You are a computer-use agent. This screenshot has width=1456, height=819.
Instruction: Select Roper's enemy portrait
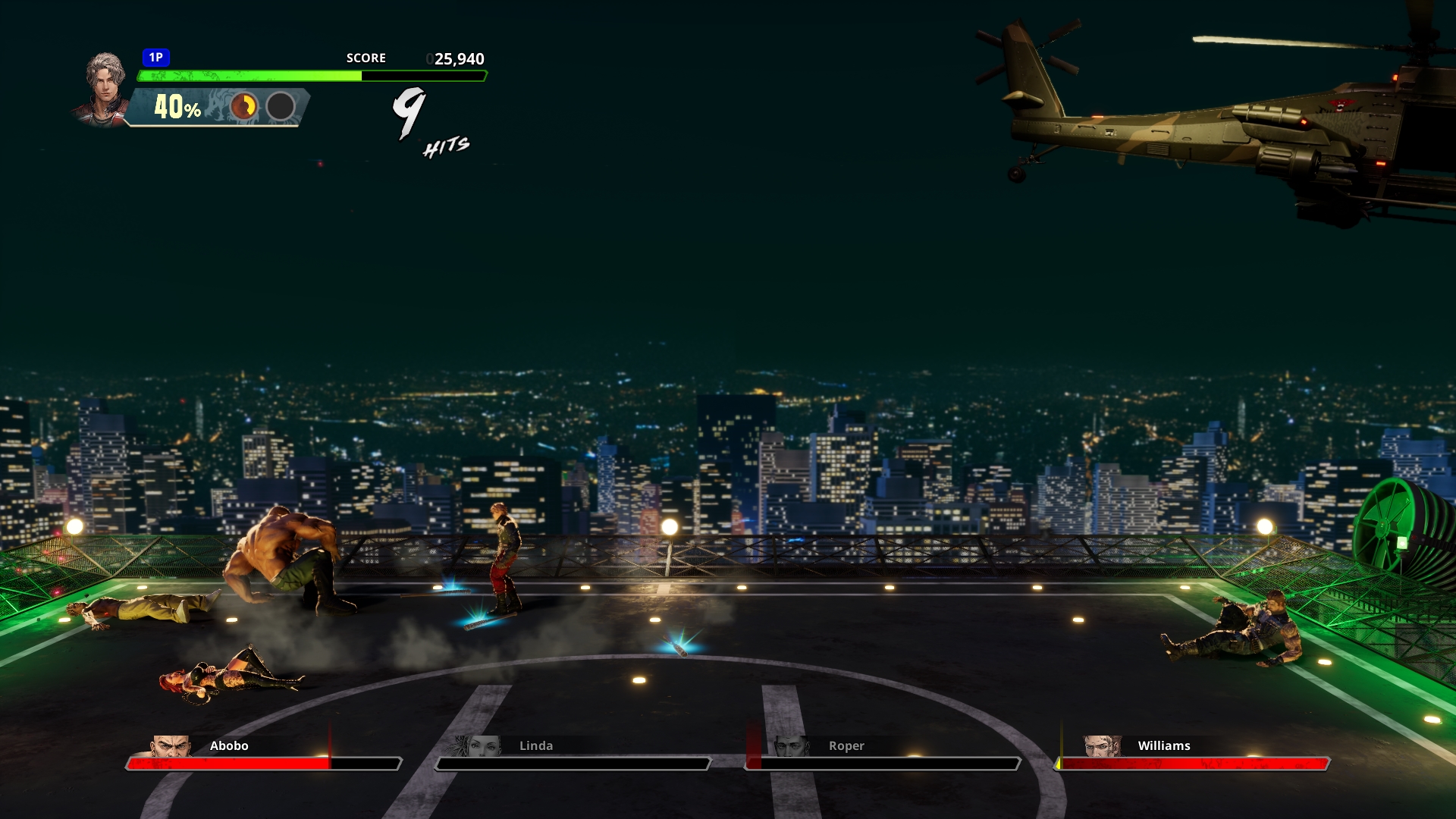[790, 746]
